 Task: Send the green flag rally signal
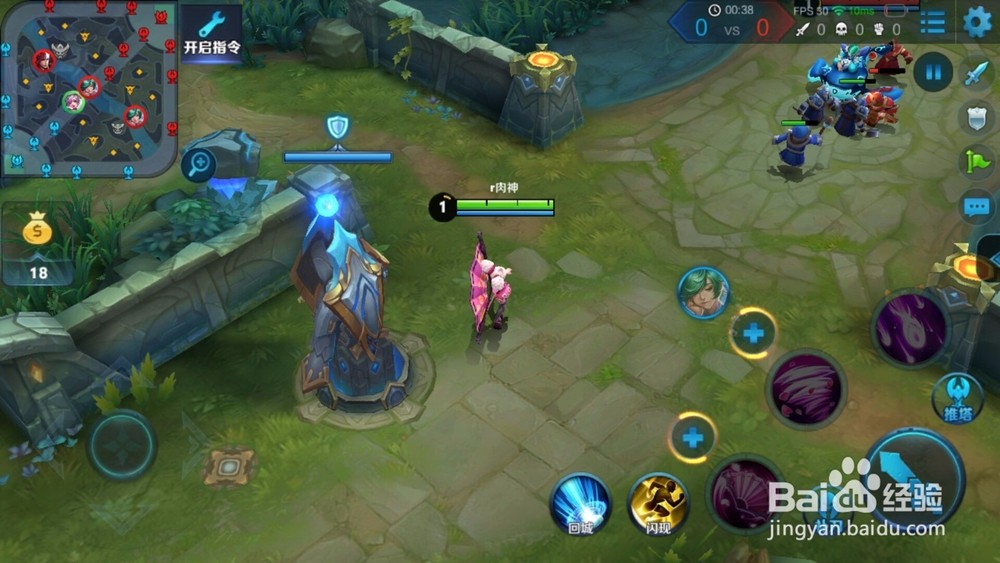coord(976,161)
